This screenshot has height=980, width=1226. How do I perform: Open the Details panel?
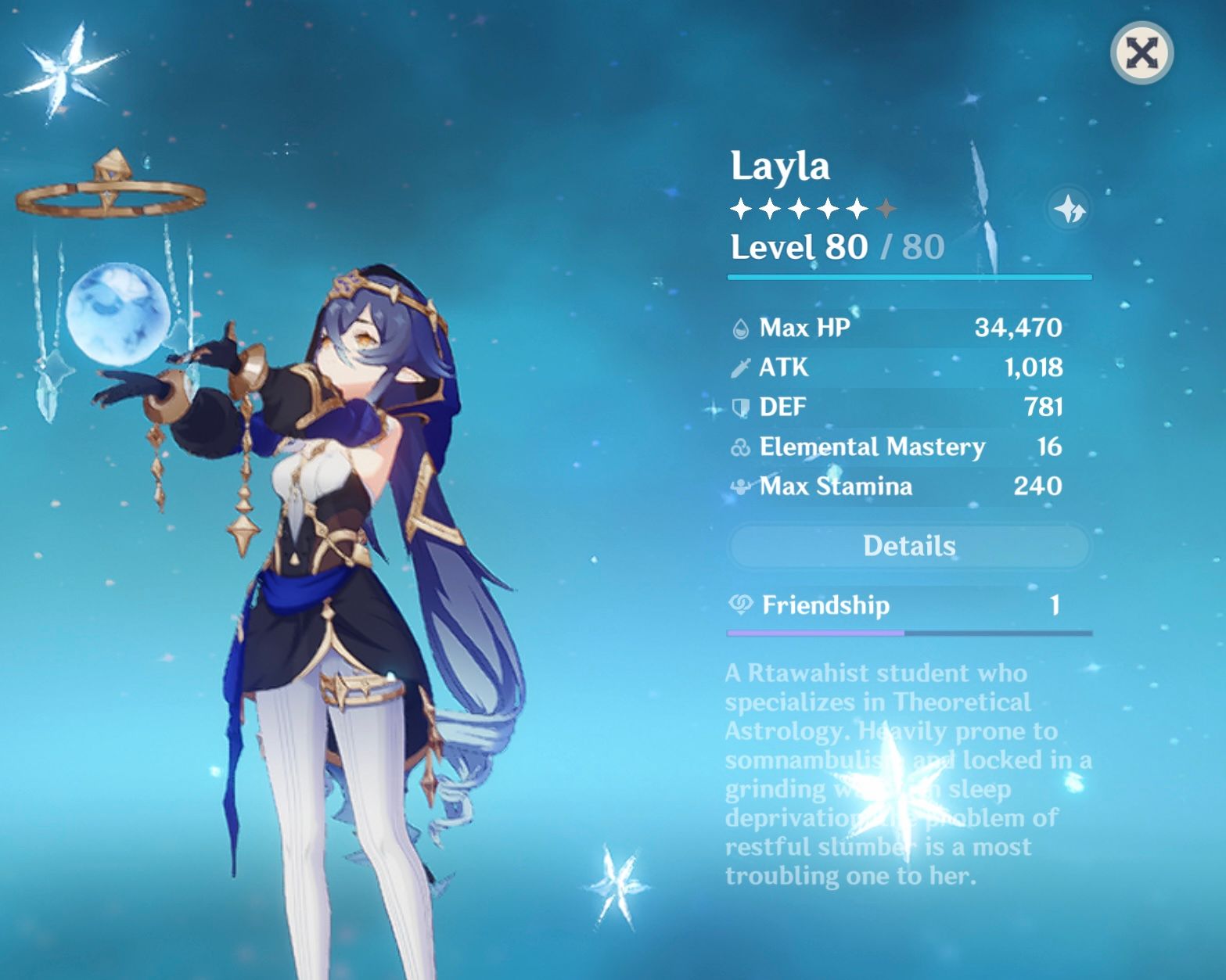[910, 546]
